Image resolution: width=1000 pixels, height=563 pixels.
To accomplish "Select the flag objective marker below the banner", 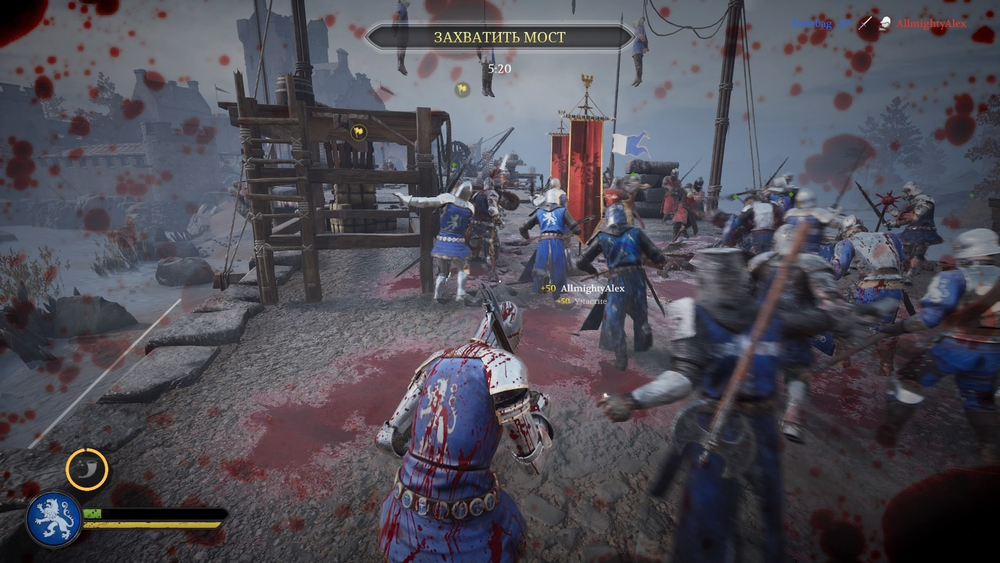I will coord(462,89).
